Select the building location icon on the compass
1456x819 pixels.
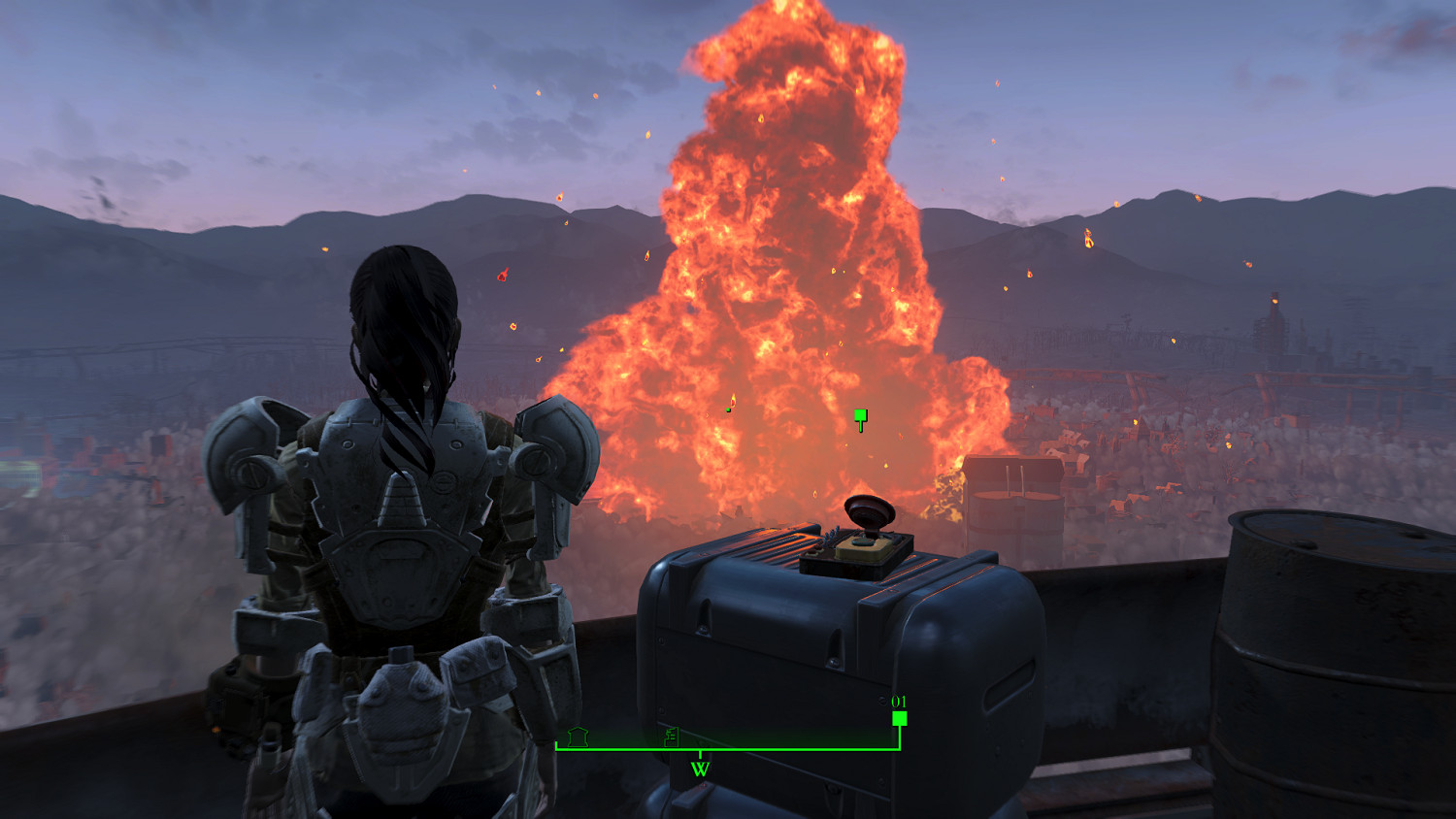(670, 737)
